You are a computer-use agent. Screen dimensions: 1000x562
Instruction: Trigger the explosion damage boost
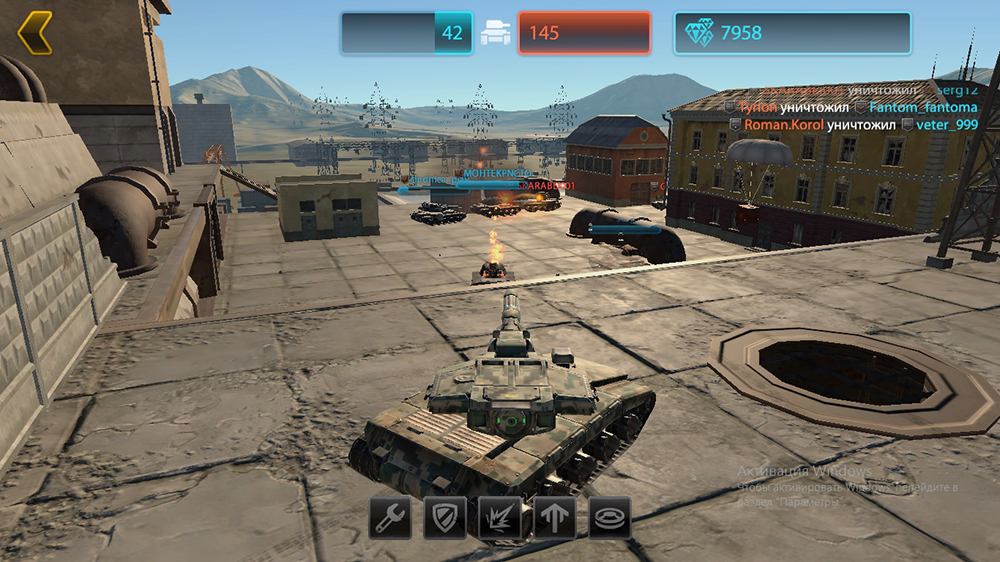(500, 517)
